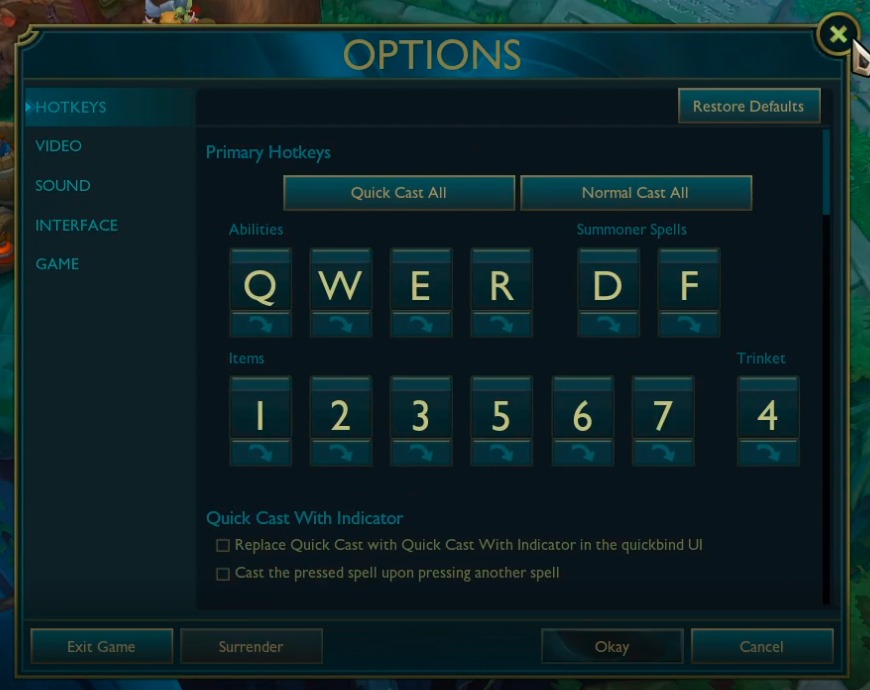
Task: Select the Hotkeys tab
Action: (x=71, y=107)
